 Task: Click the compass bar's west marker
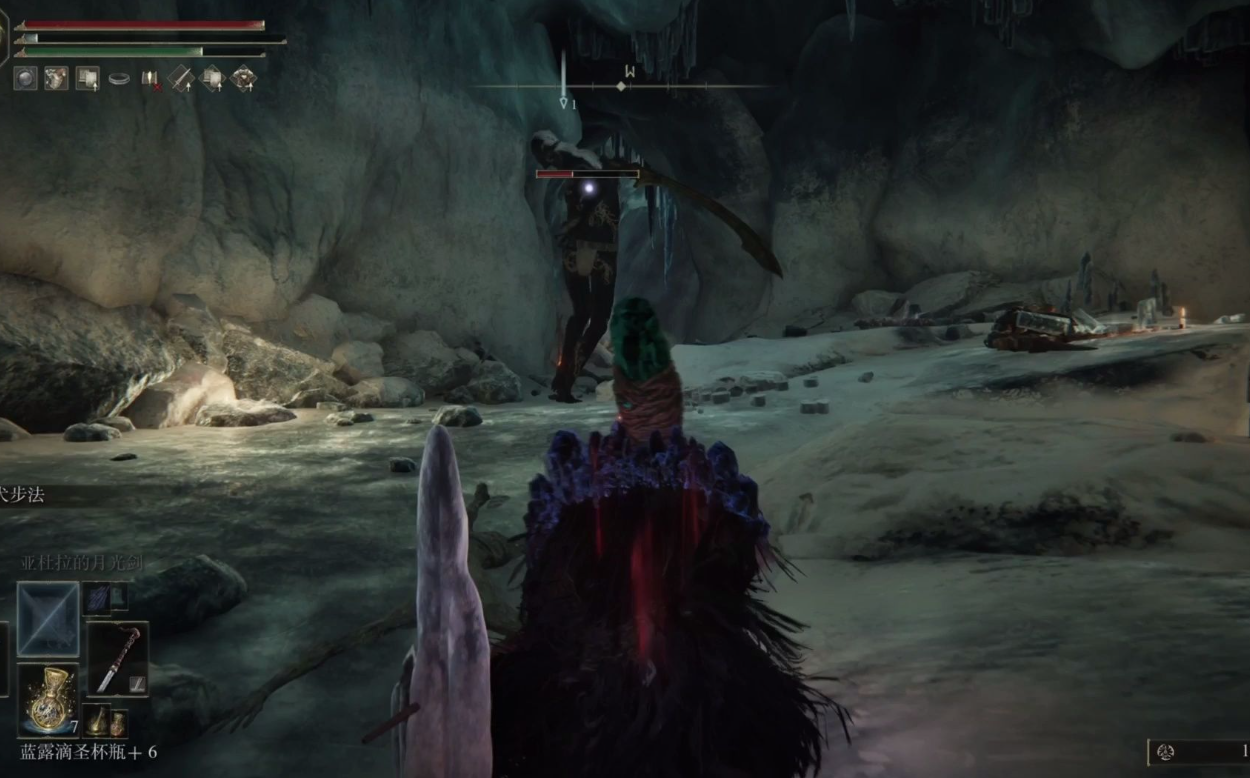coord(630,71)
